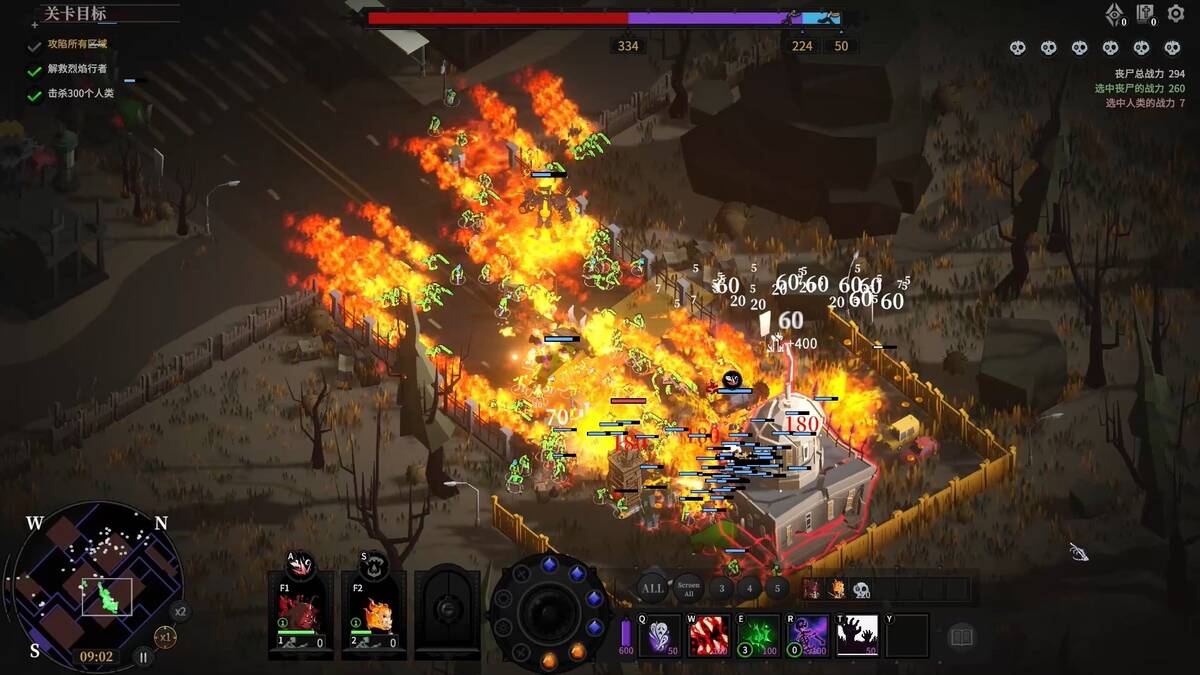Cast the W red claw ability

(709, 635)
